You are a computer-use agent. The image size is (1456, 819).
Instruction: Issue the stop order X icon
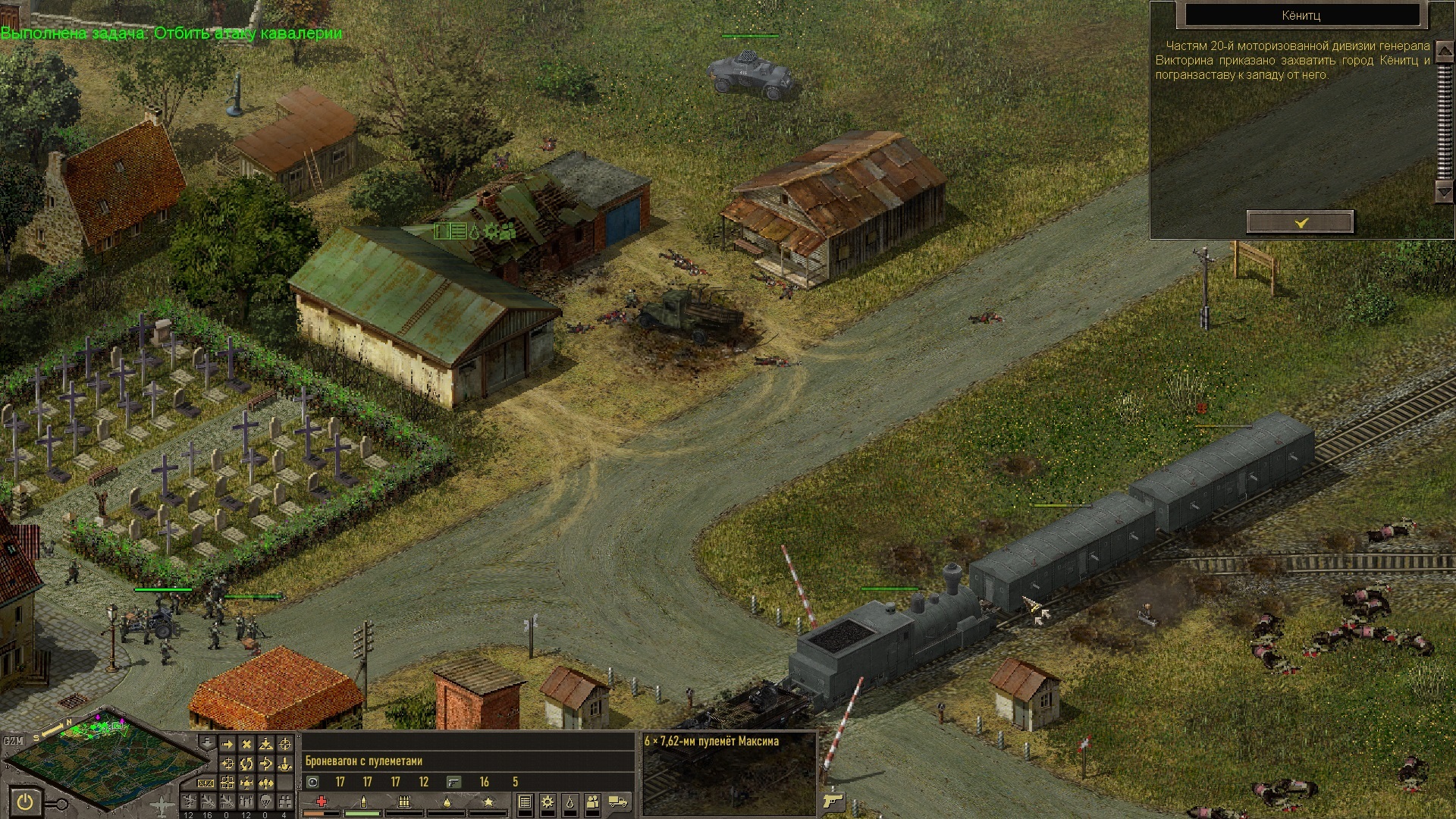[x=246, y=744]
